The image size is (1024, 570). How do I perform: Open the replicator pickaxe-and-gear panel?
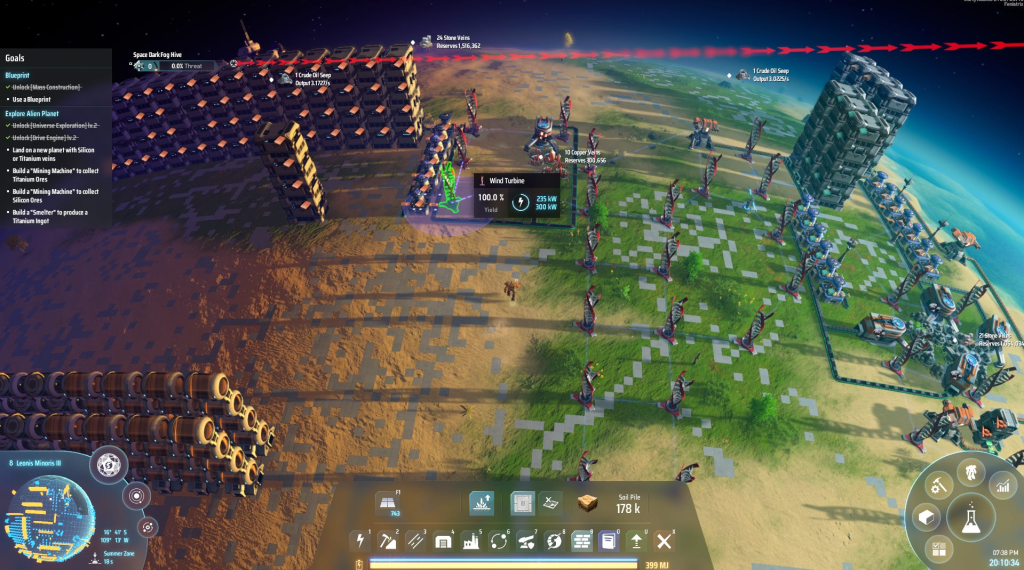point(938,486)
